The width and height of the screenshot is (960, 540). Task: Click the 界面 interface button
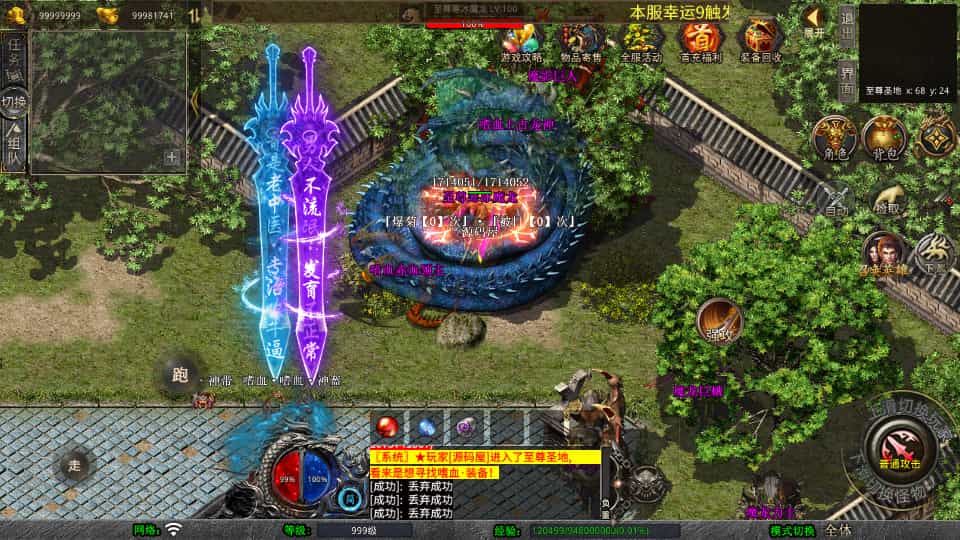click(846, 80)
